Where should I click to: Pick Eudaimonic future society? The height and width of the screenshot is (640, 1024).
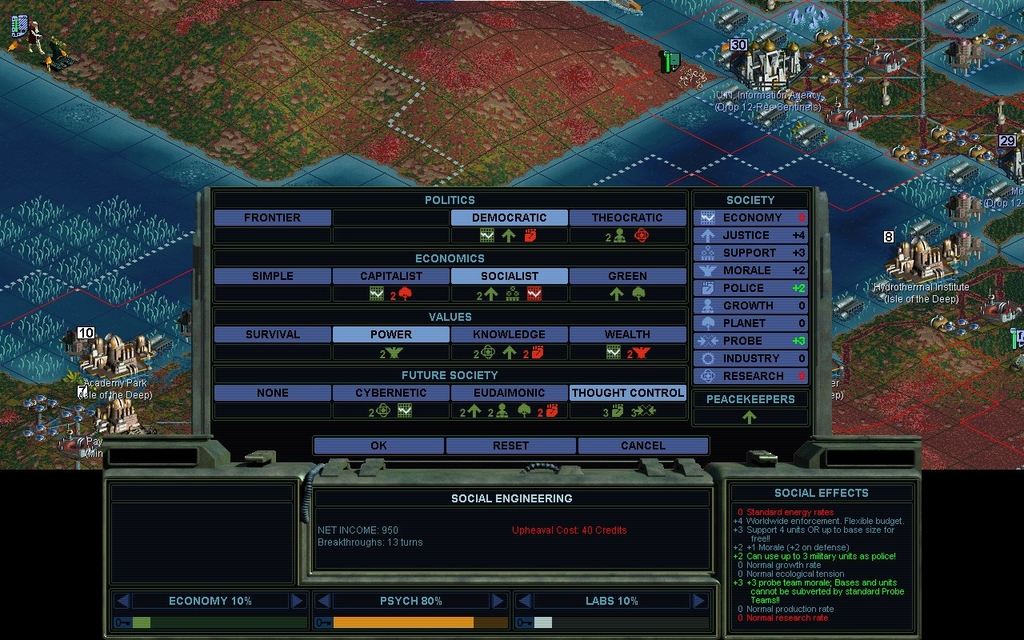pyautogui.click(x=509, y=393)
